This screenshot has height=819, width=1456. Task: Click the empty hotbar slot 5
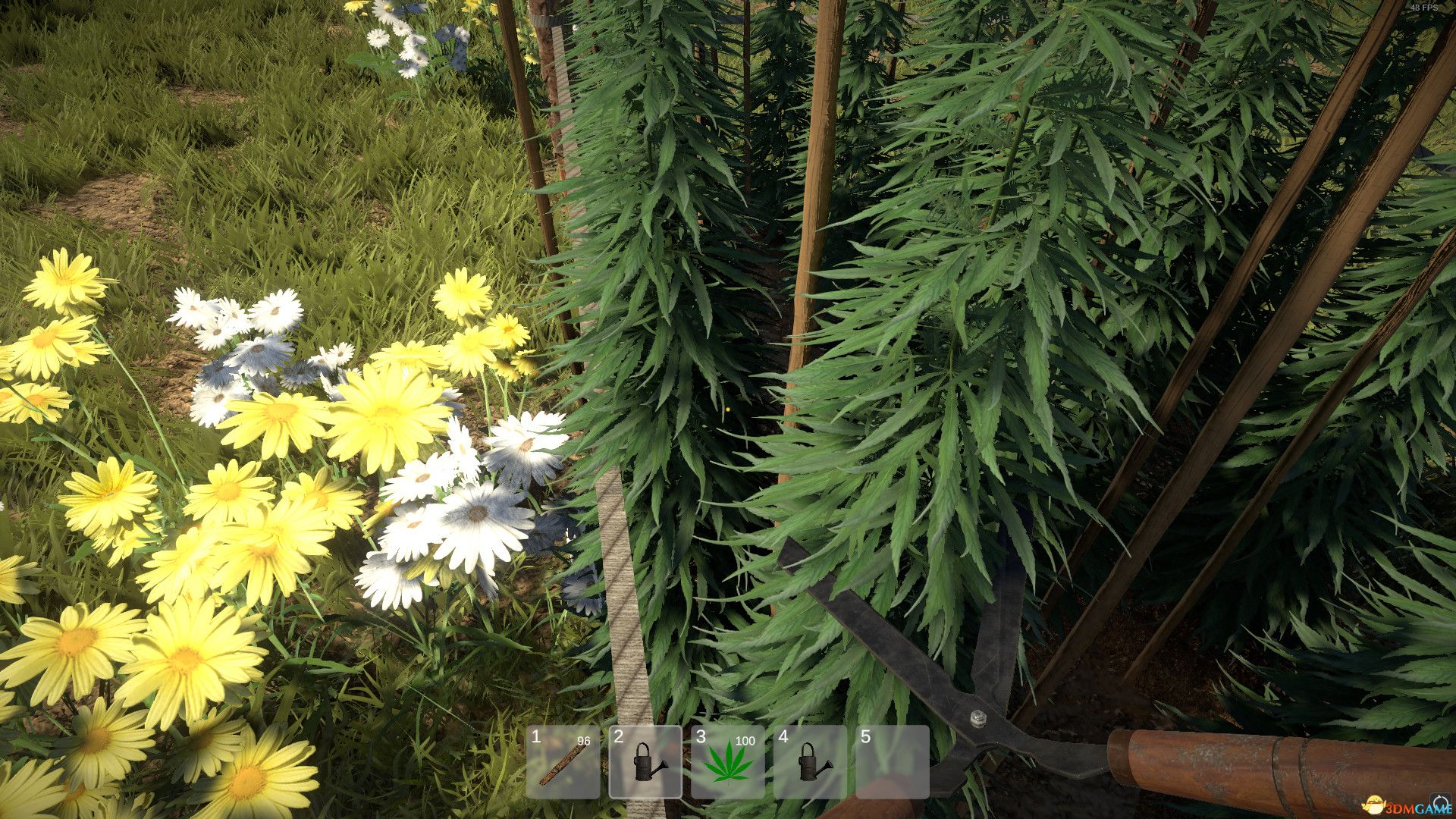click(895, 762)
